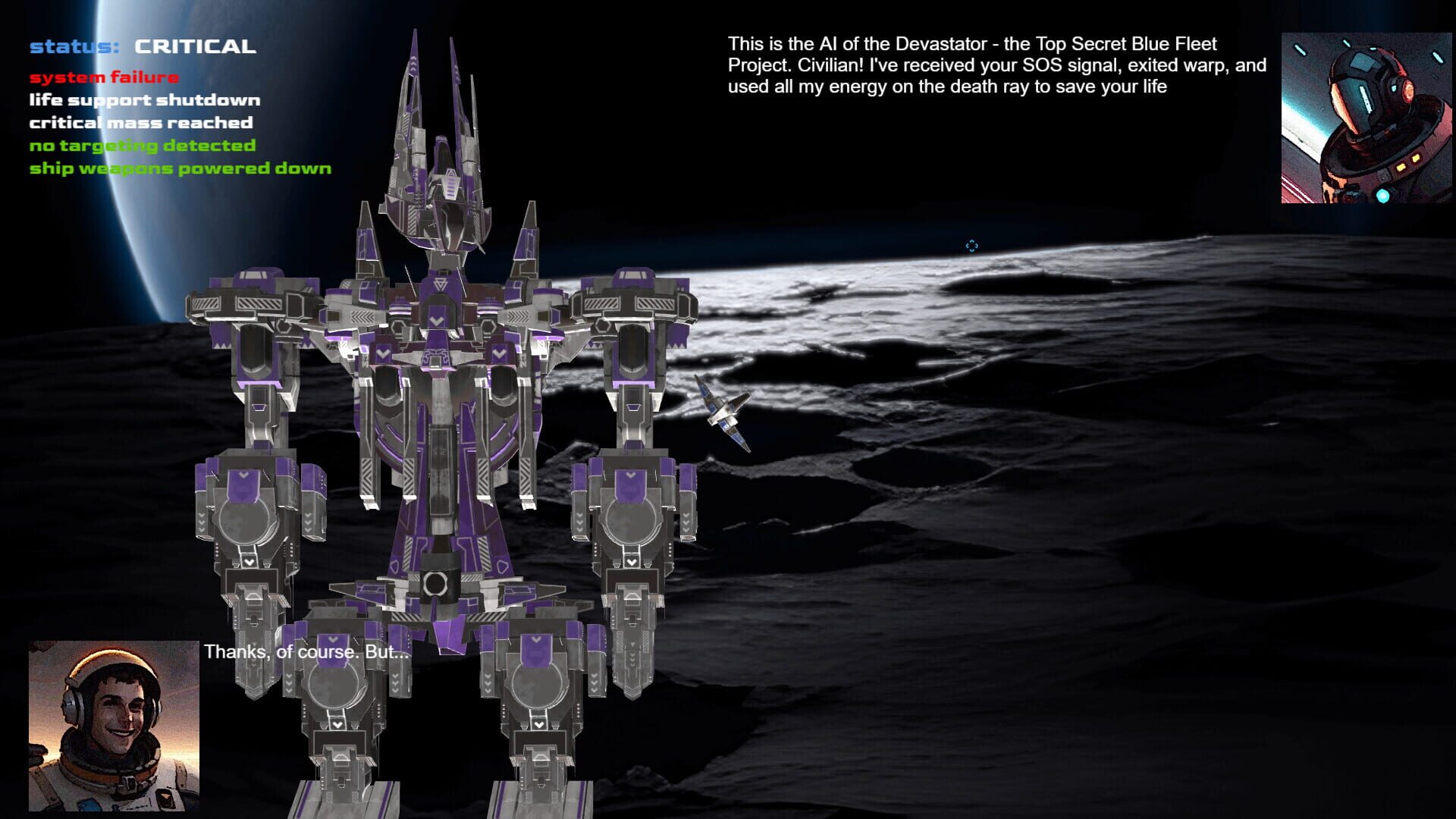Viewport: 1456px width, 819px height.
Task: Toggle the 'no targeting detected' indicator
Action: (143, 146)
